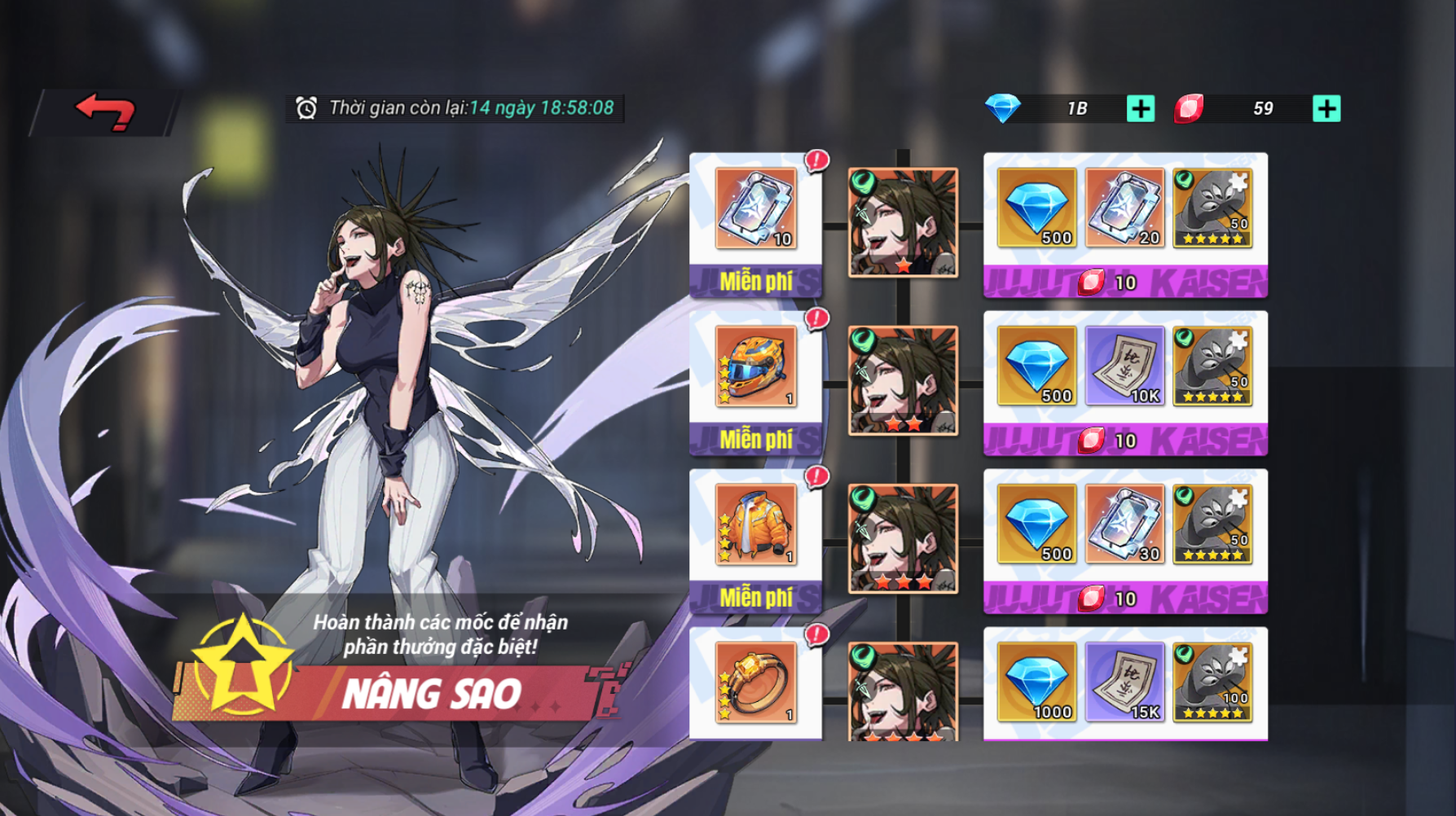Select the 30 crystal cards reward
This screenshot has width=1456, height=816.
(x=1124, y=524)
